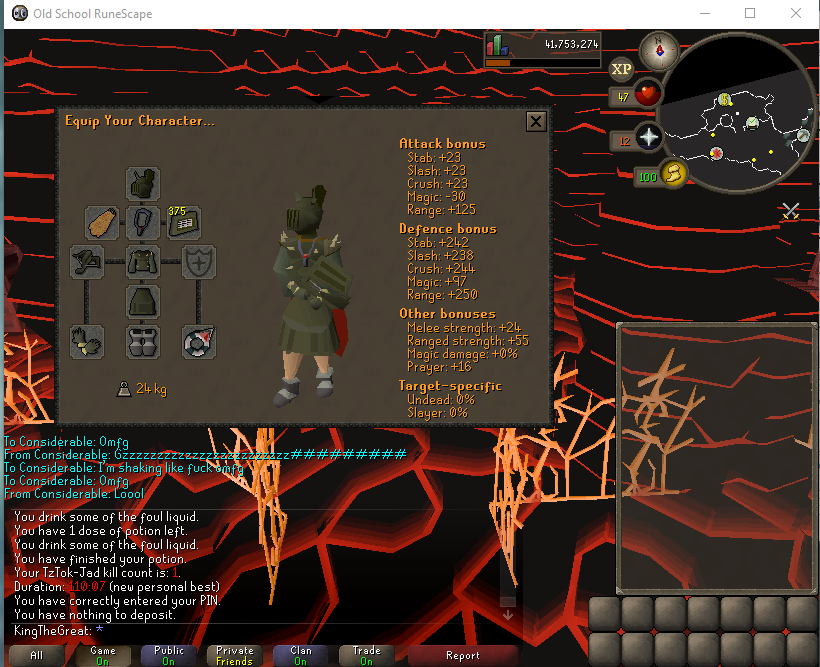Screen dimensions: 820x667
Task: Select the helmet equipment slot
Action: pos(143,184)
